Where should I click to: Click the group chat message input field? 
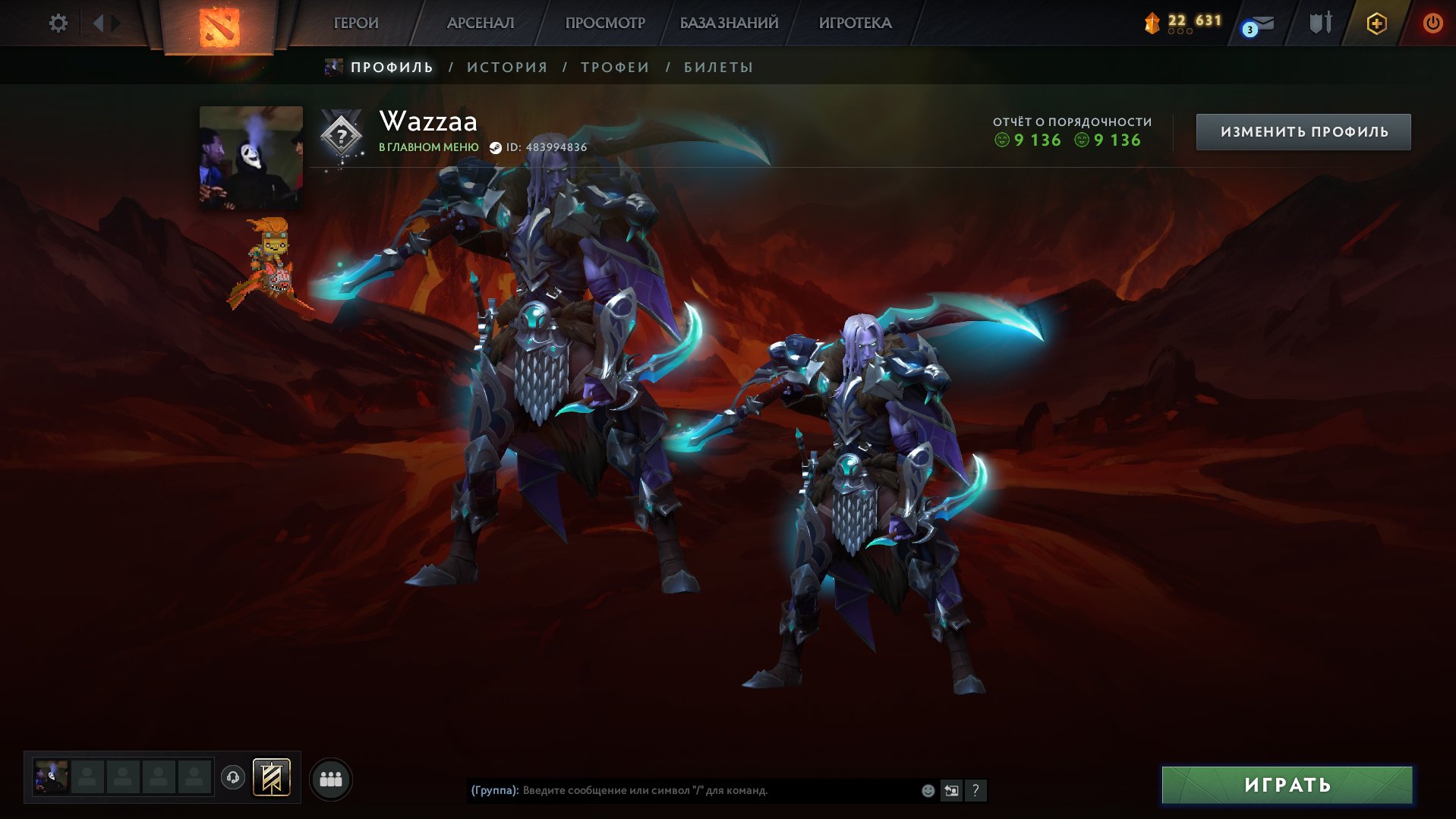pos(683,790)
